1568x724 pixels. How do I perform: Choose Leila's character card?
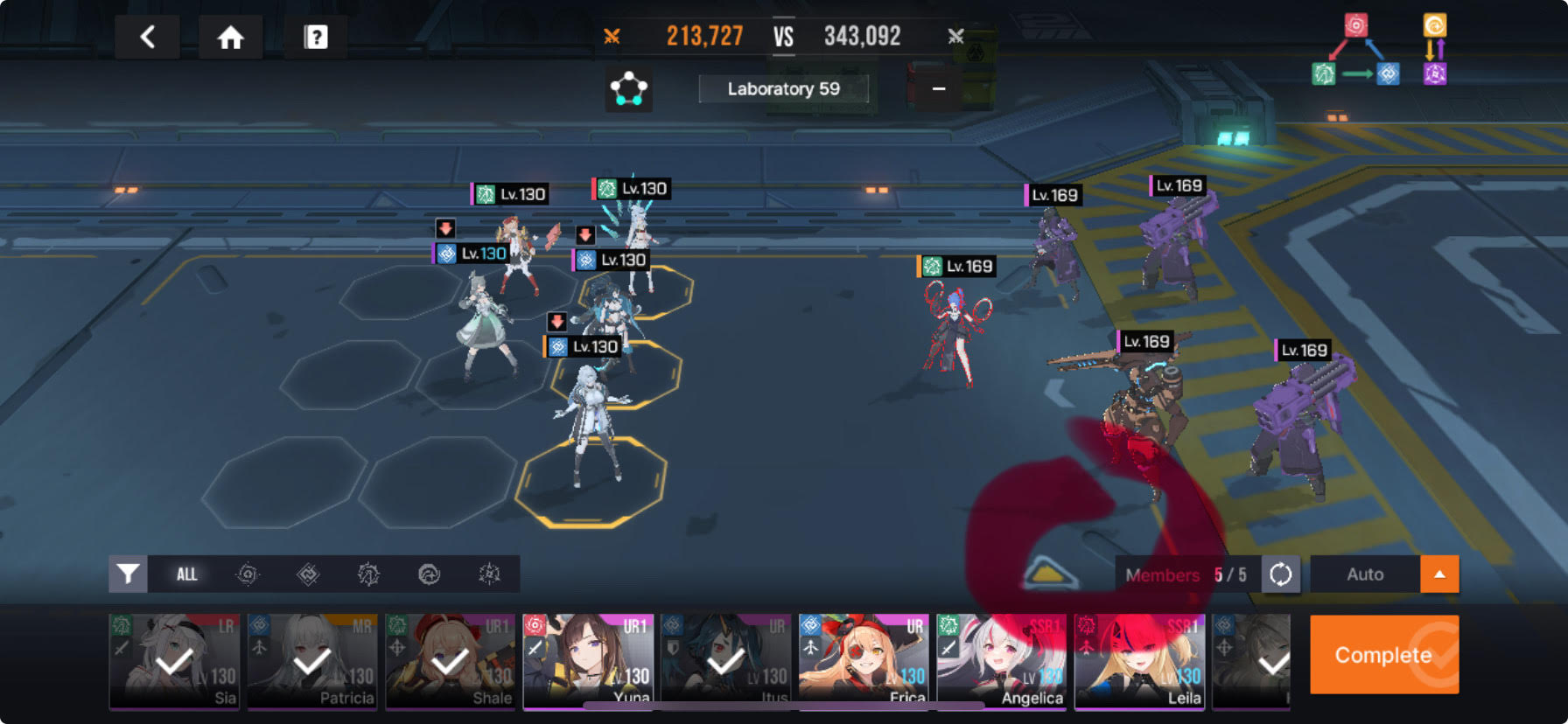pyautogui.click(x=1138, y=660)
